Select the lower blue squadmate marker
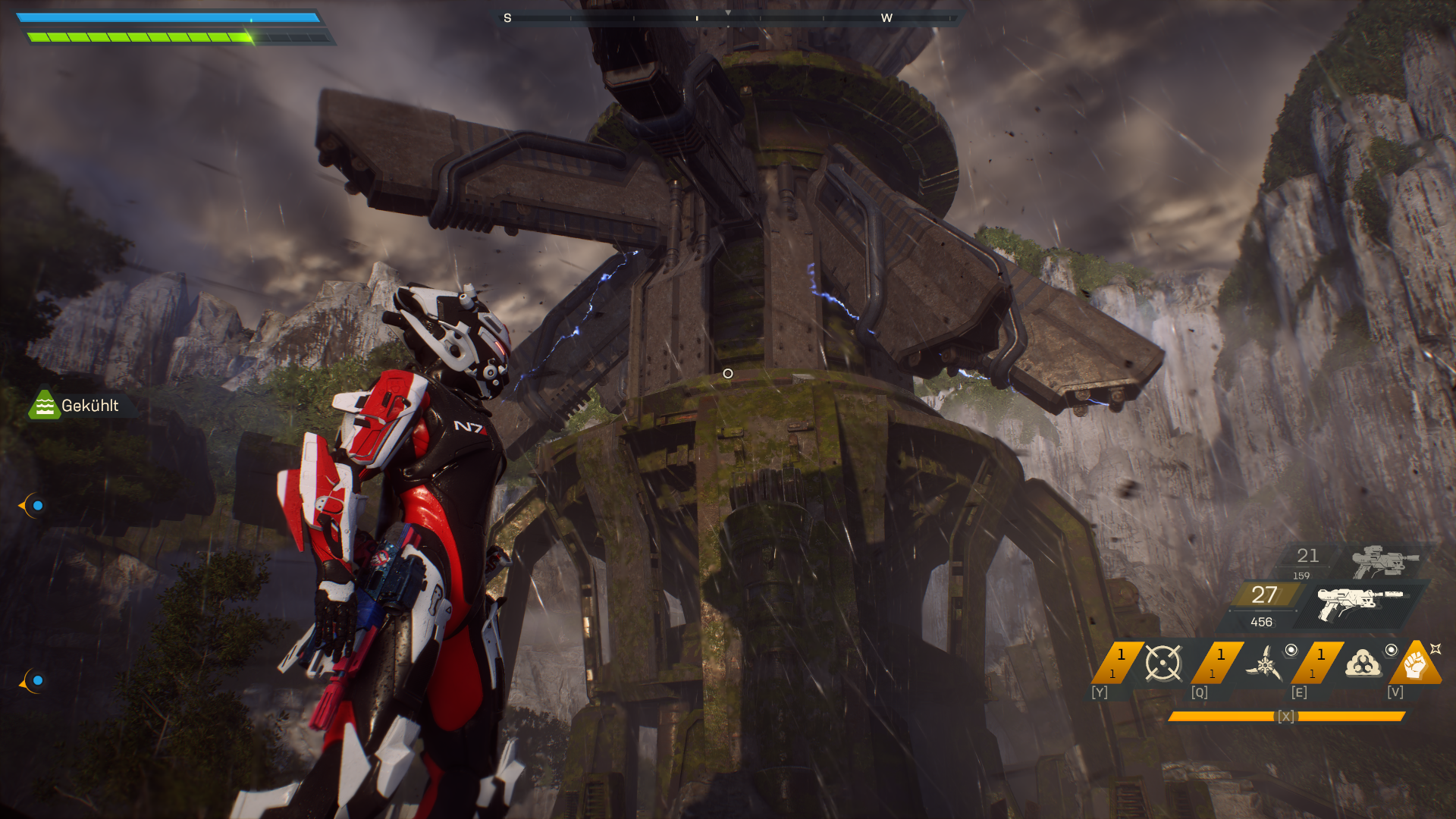The width and height of the screenshot is (1456, 819). (x=34, y=680)
